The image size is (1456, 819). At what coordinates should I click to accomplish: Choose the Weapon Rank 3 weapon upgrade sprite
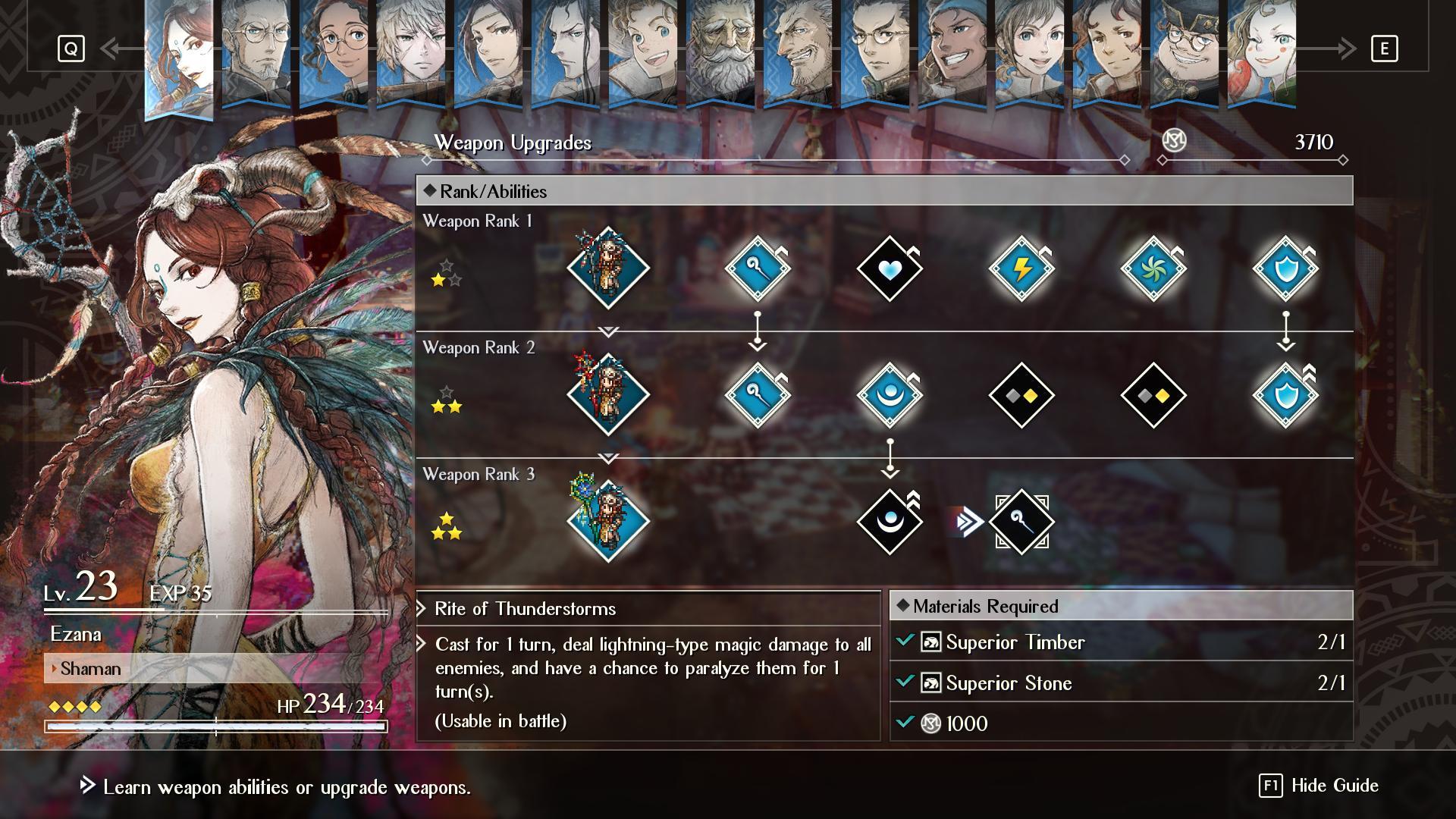(x=608, y=522)
